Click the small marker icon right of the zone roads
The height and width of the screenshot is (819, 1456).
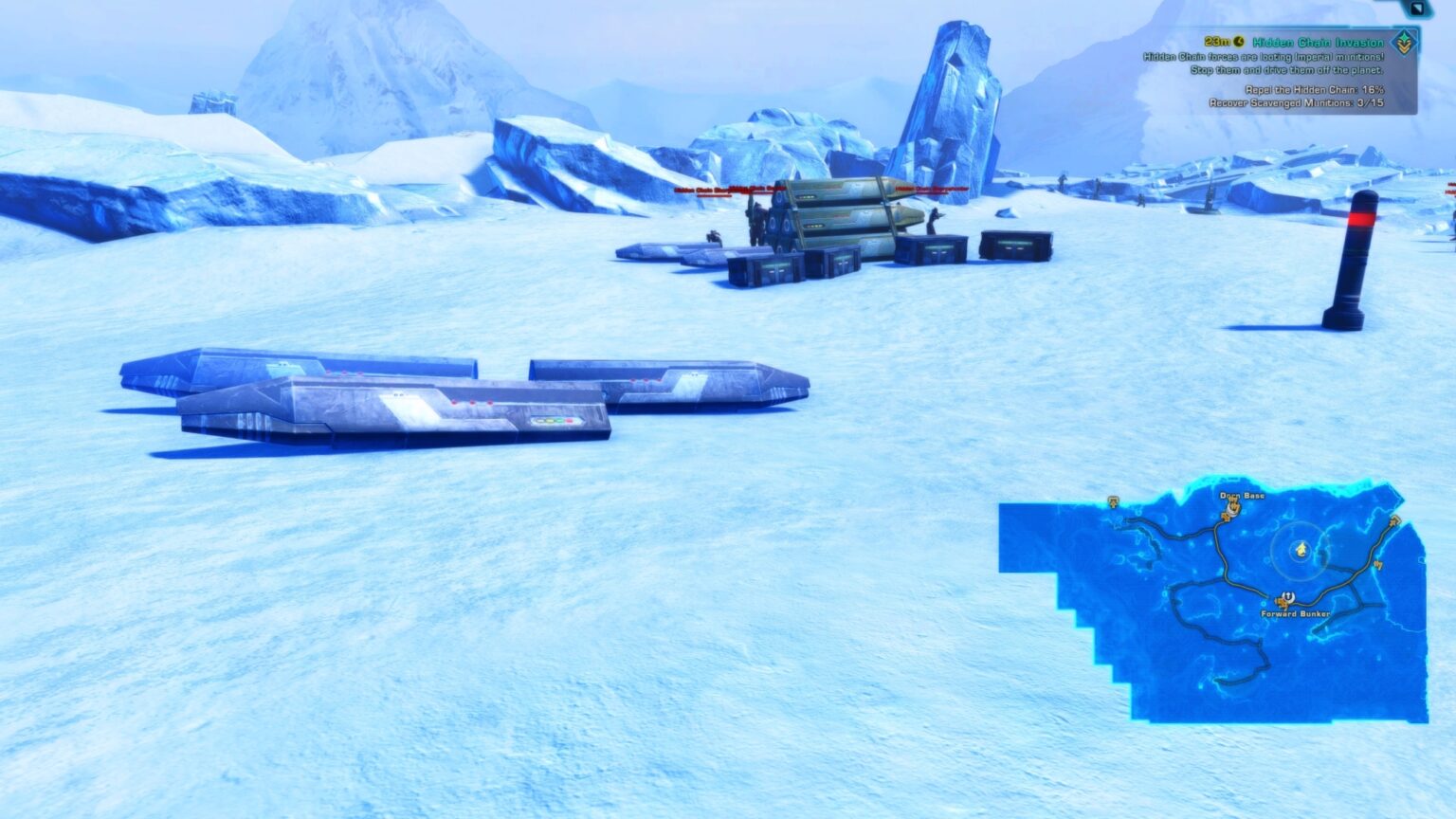pyautogui.click(x=1378, y=564)
